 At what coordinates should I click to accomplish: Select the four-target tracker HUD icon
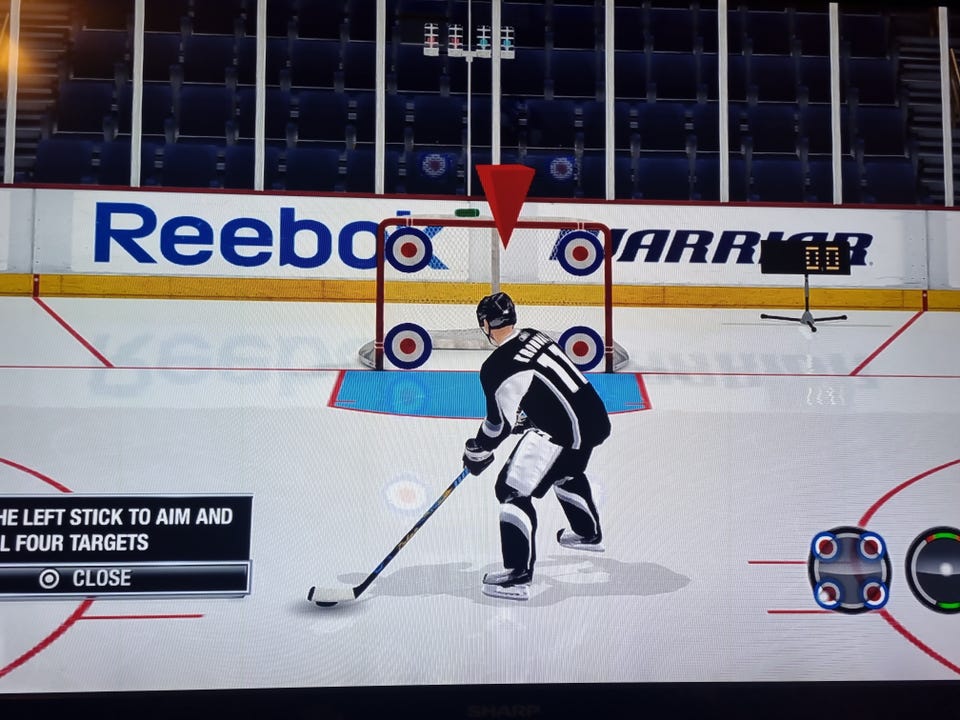[x=849, y=570]
